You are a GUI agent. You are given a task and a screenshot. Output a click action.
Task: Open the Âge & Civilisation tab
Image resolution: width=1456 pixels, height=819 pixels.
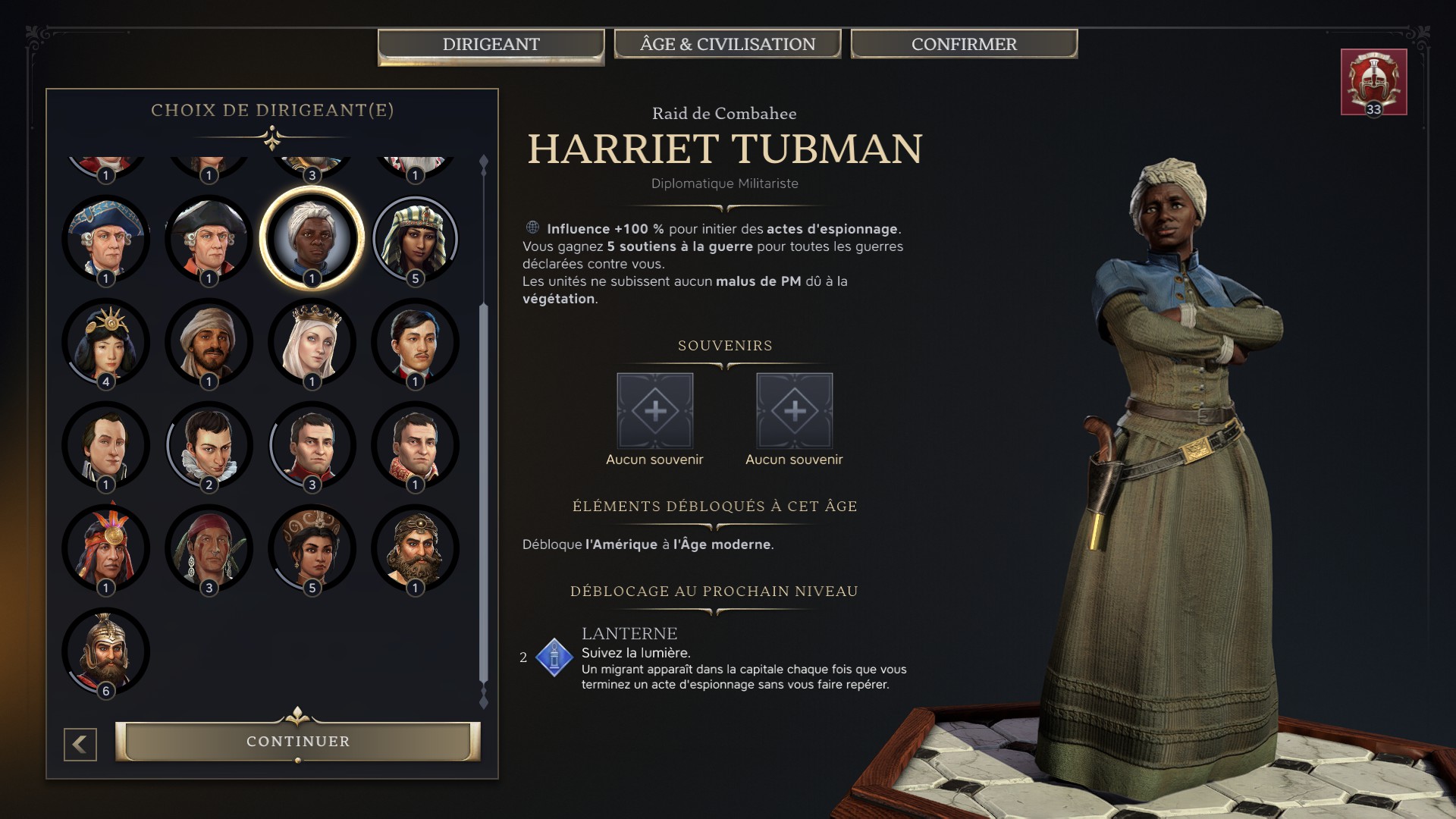coord(727,44)
